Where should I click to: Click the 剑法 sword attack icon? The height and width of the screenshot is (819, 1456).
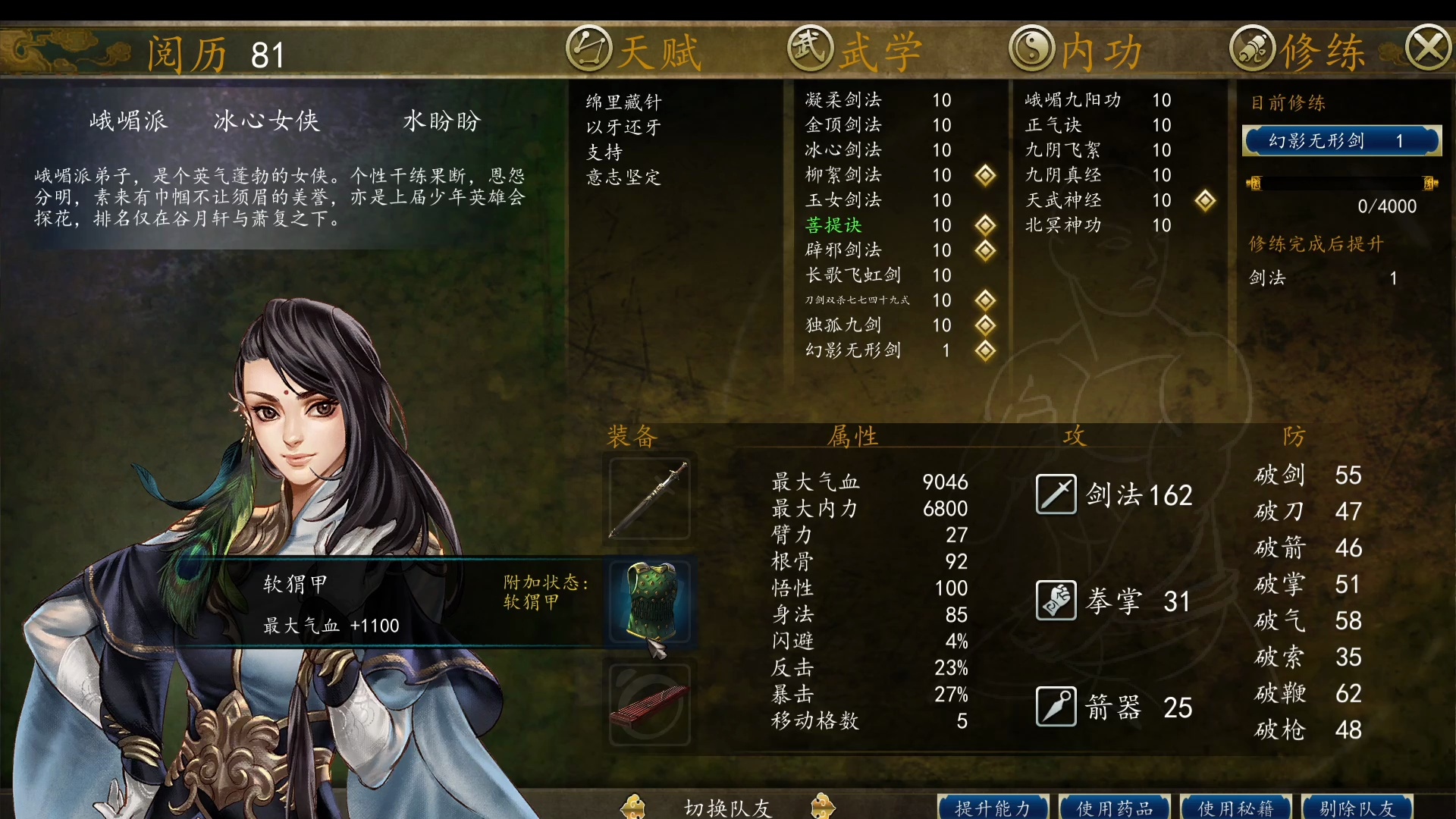pyautogui.click(x=1056, y=494)
